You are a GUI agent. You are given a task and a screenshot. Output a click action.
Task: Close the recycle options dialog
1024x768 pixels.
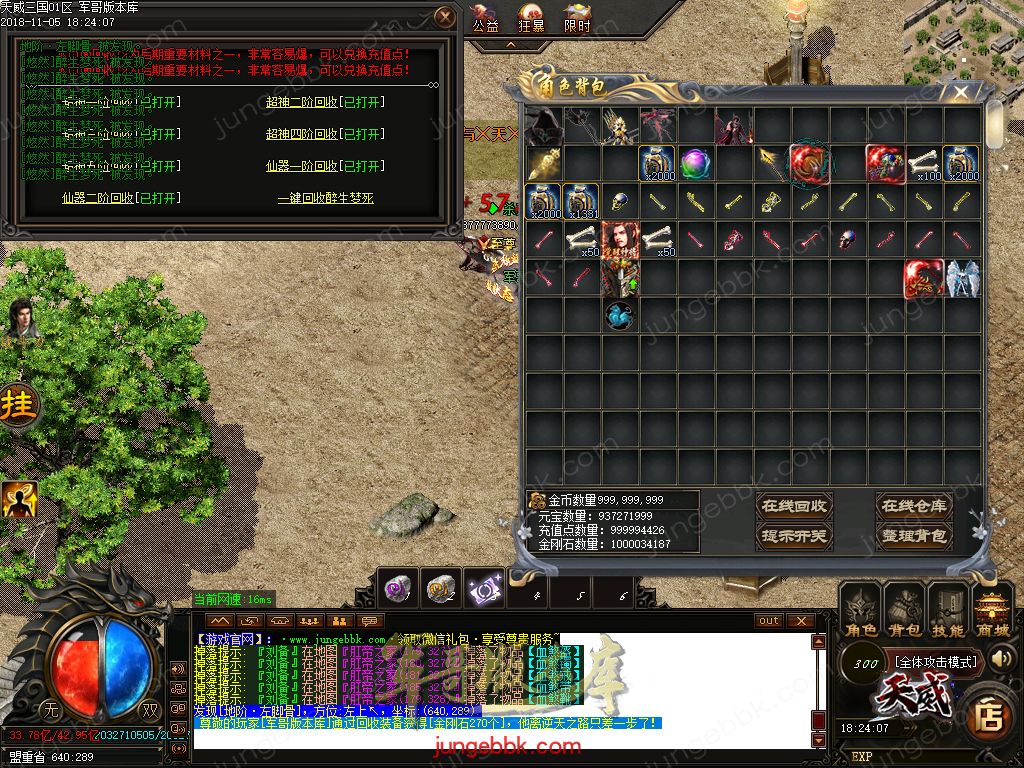[446, 17]
